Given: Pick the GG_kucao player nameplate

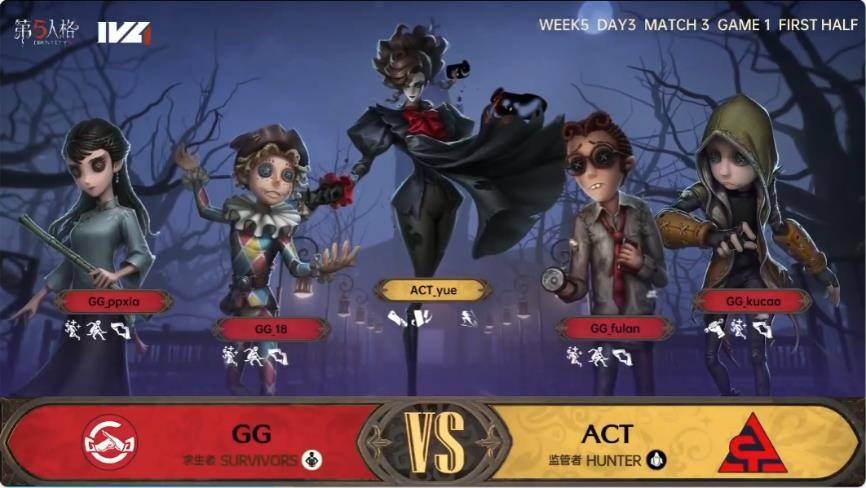Looking at the screenshot, I should point(751,301).
